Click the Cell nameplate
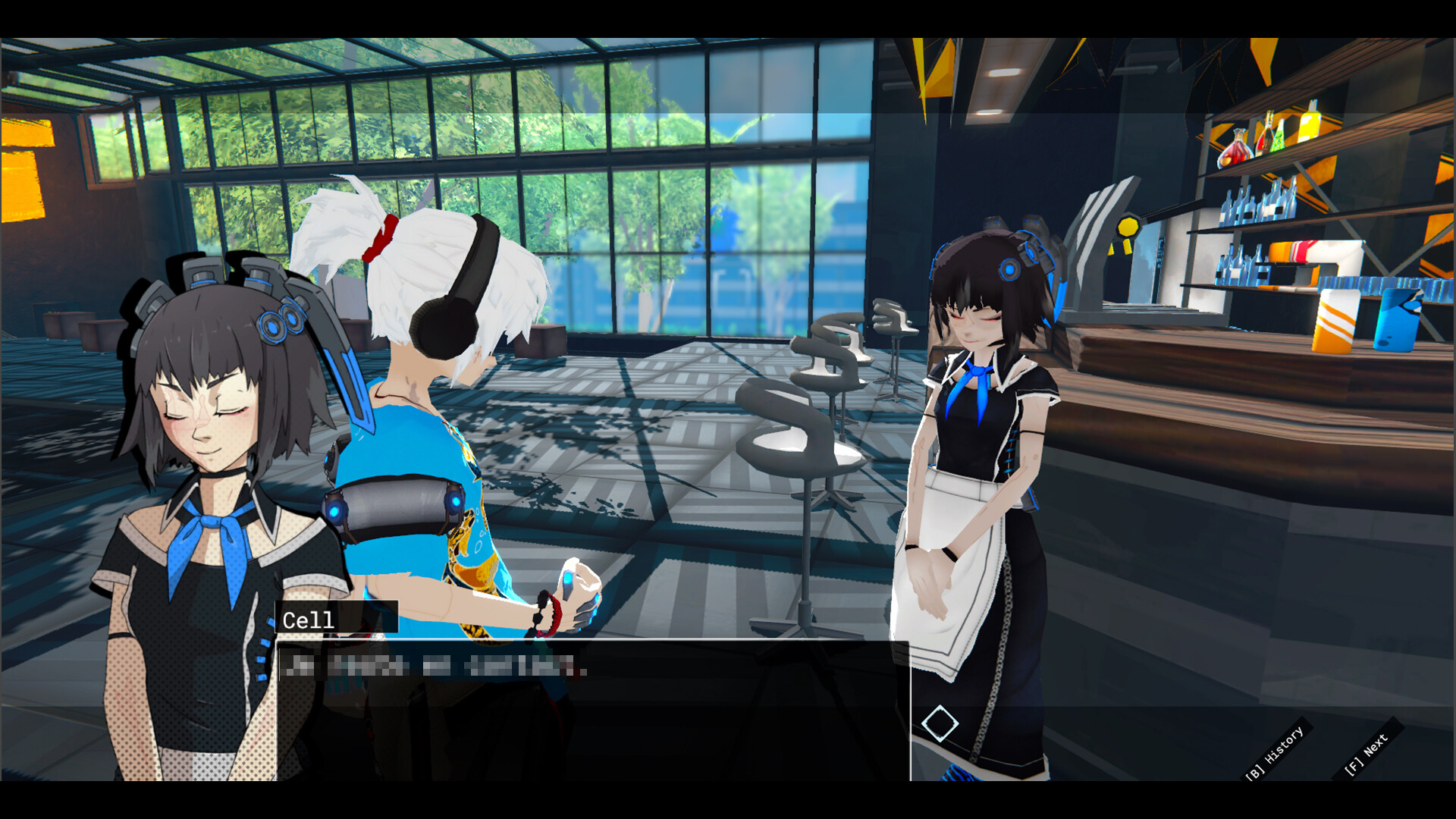This screenshot has width=1456, height=819. [x=307, y=620]
